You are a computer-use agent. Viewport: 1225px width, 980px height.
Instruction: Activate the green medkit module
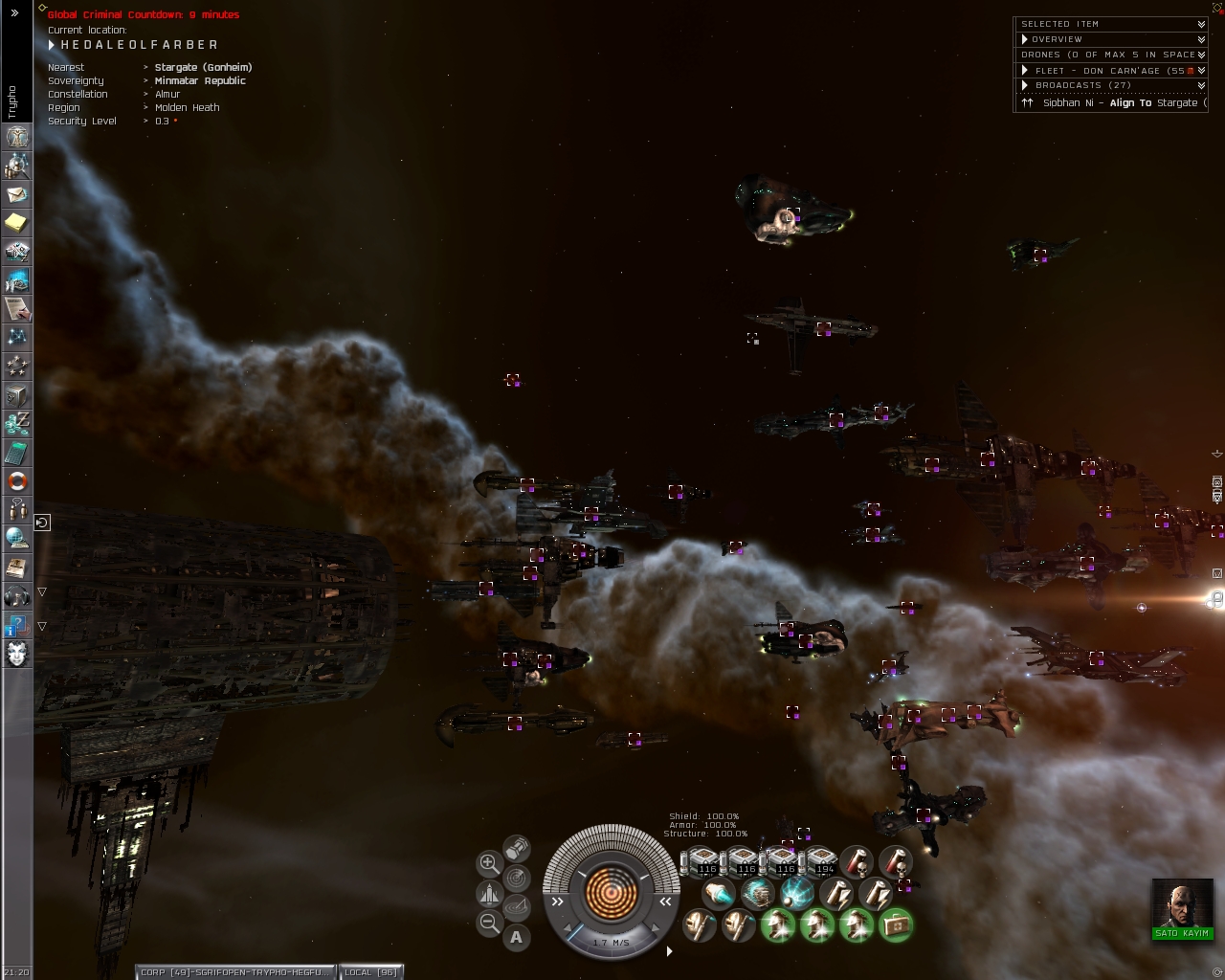pos(896,924)
